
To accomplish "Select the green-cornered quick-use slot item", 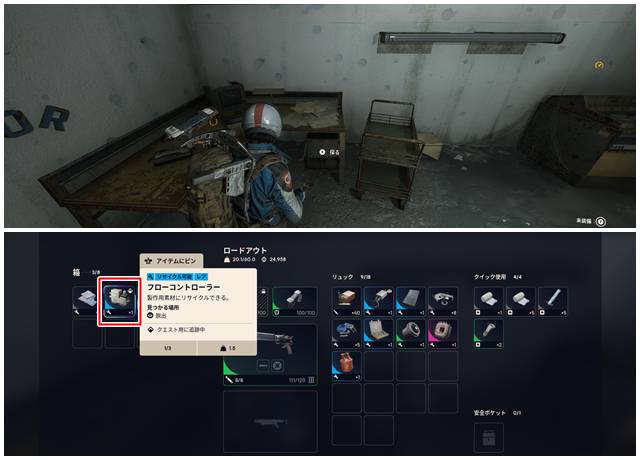I will point(488,333).
